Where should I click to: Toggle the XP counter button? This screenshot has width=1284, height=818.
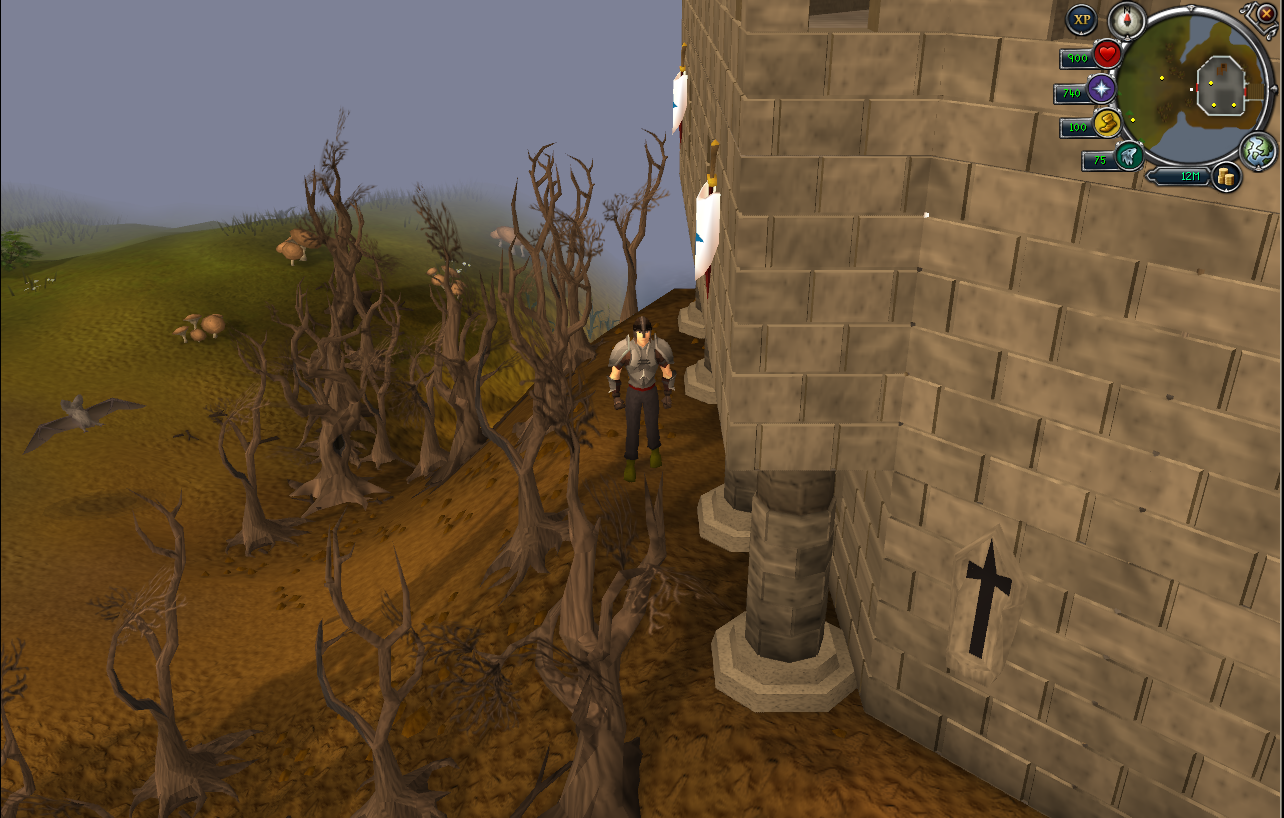pyautogui.click(x=1081, y=19)
